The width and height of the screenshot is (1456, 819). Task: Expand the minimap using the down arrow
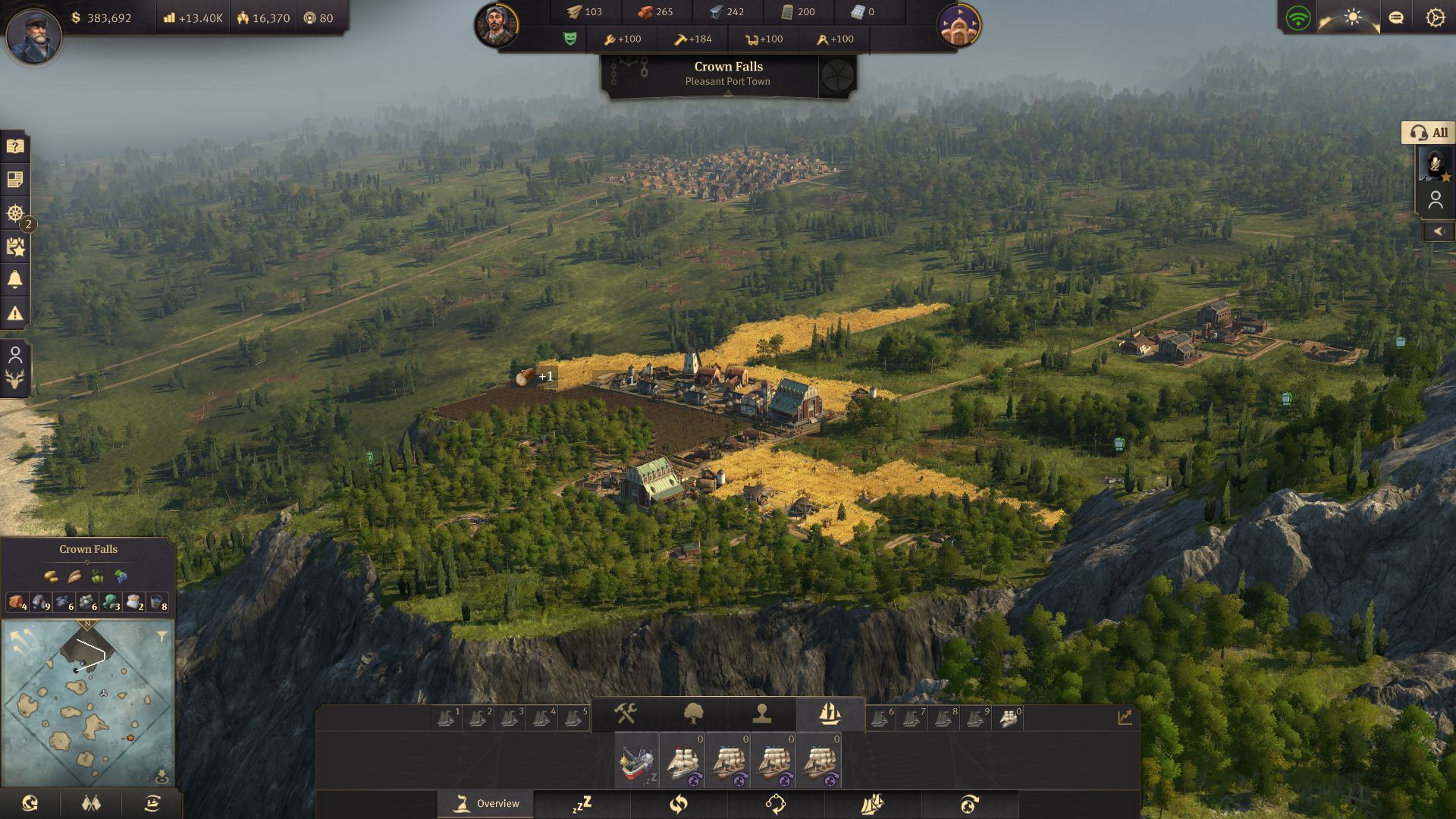tap(162, 775)
